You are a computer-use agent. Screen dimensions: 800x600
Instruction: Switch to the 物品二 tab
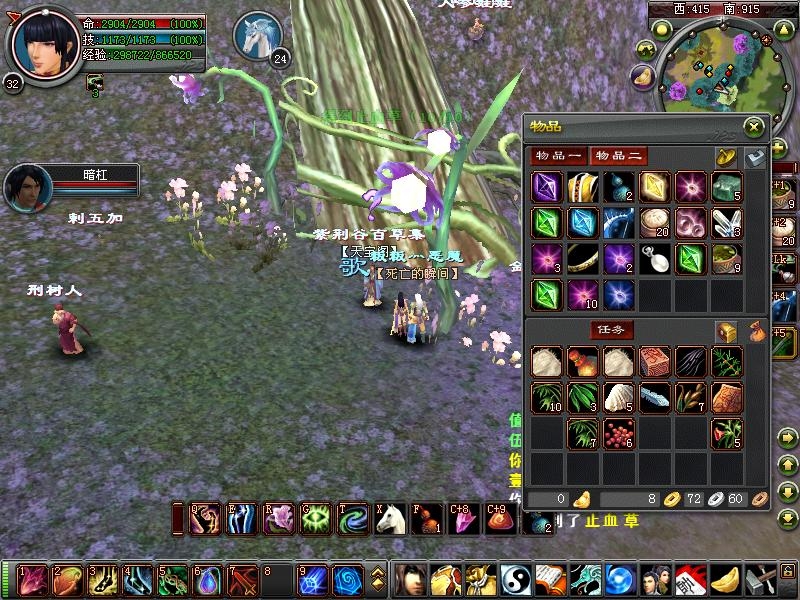click(x=618, y=155)
